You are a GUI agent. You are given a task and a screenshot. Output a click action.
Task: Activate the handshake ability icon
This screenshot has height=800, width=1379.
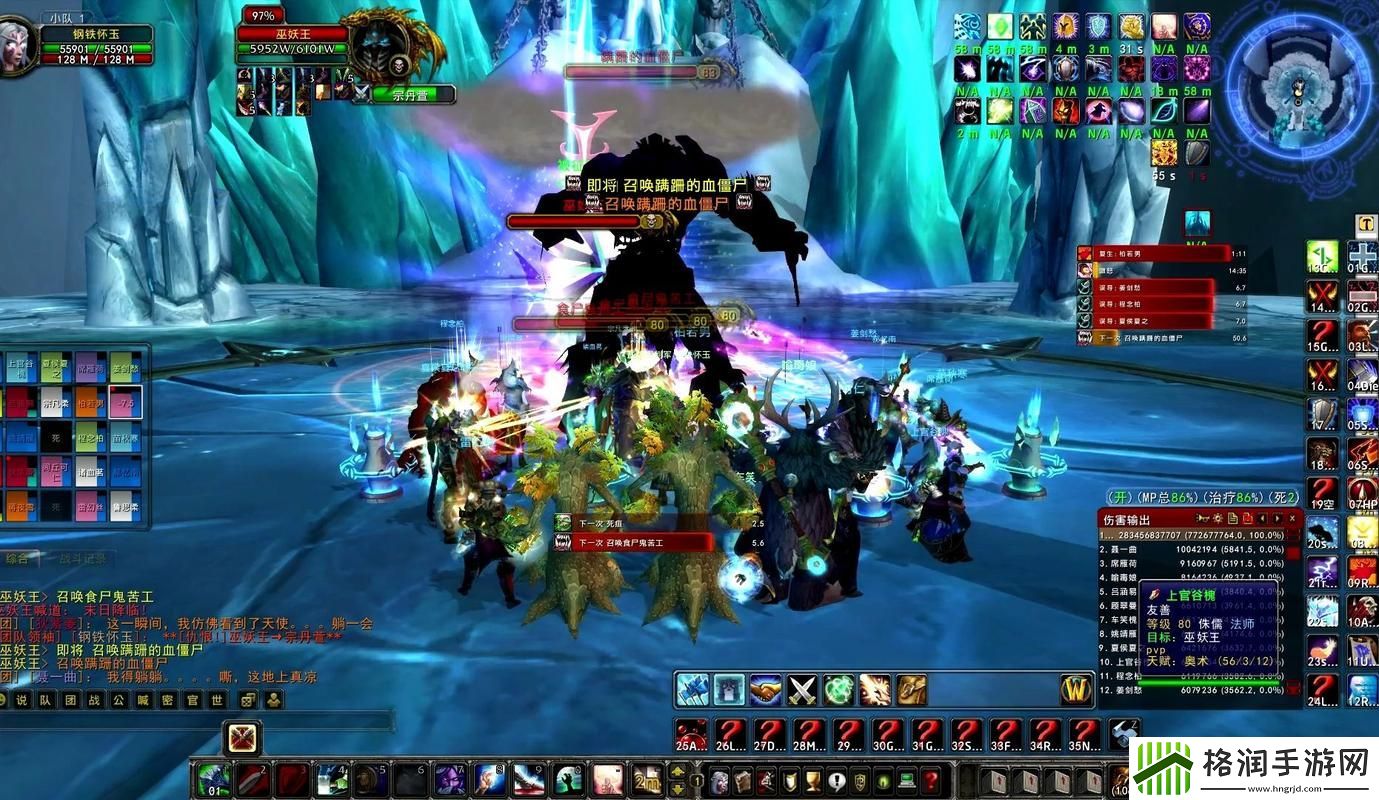766,689
